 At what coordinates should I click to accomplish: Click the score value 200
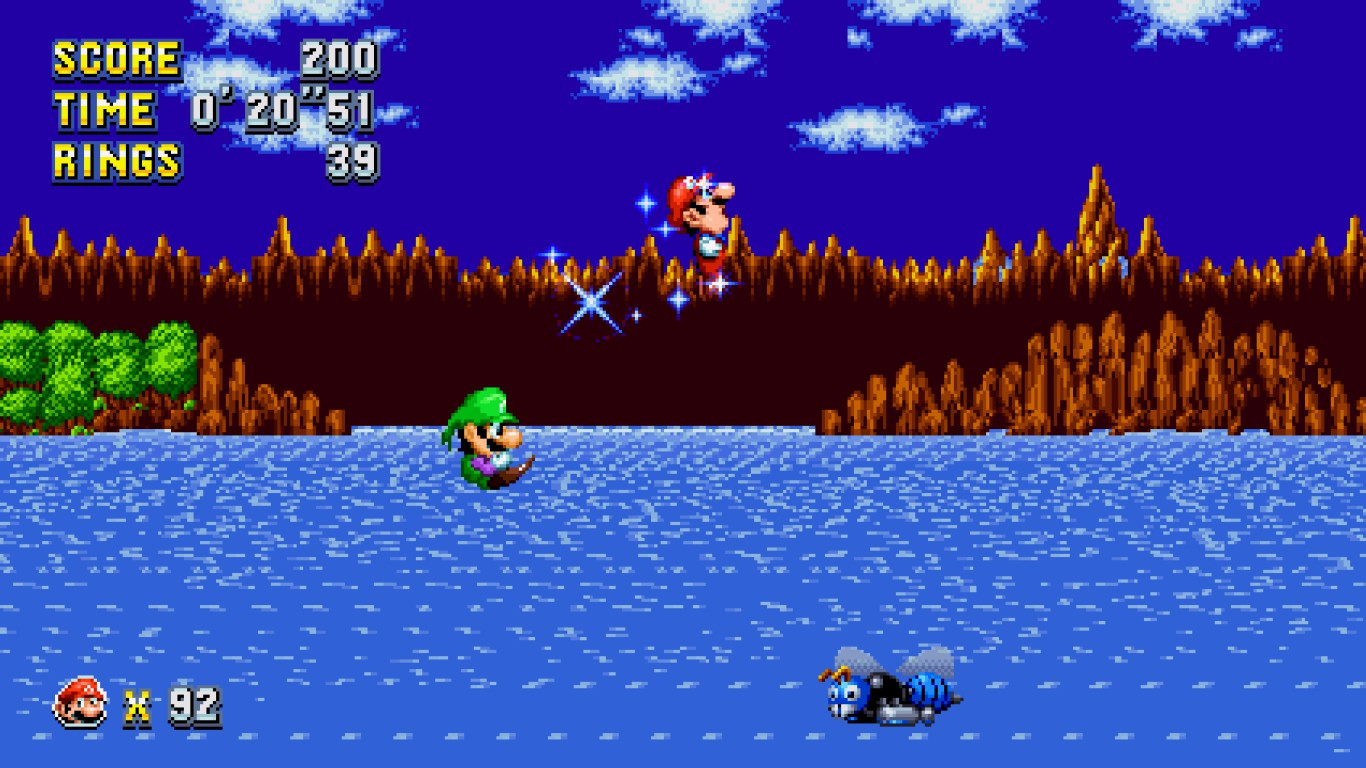[340, 57]
